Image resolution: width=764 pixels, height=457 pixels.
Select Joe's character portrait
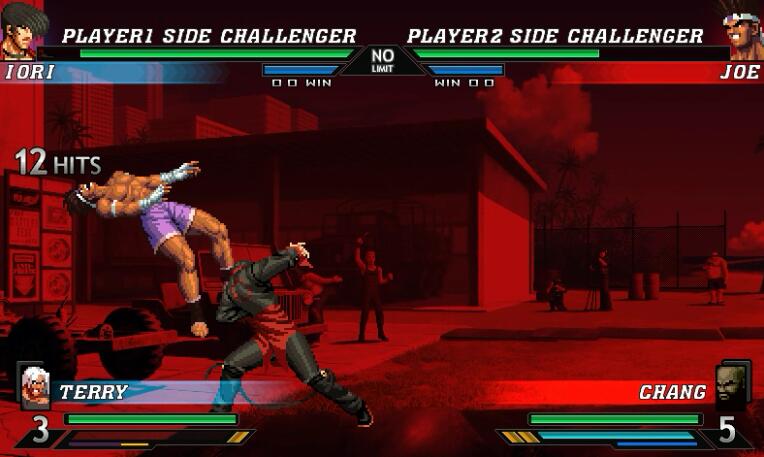coord(741,32)
